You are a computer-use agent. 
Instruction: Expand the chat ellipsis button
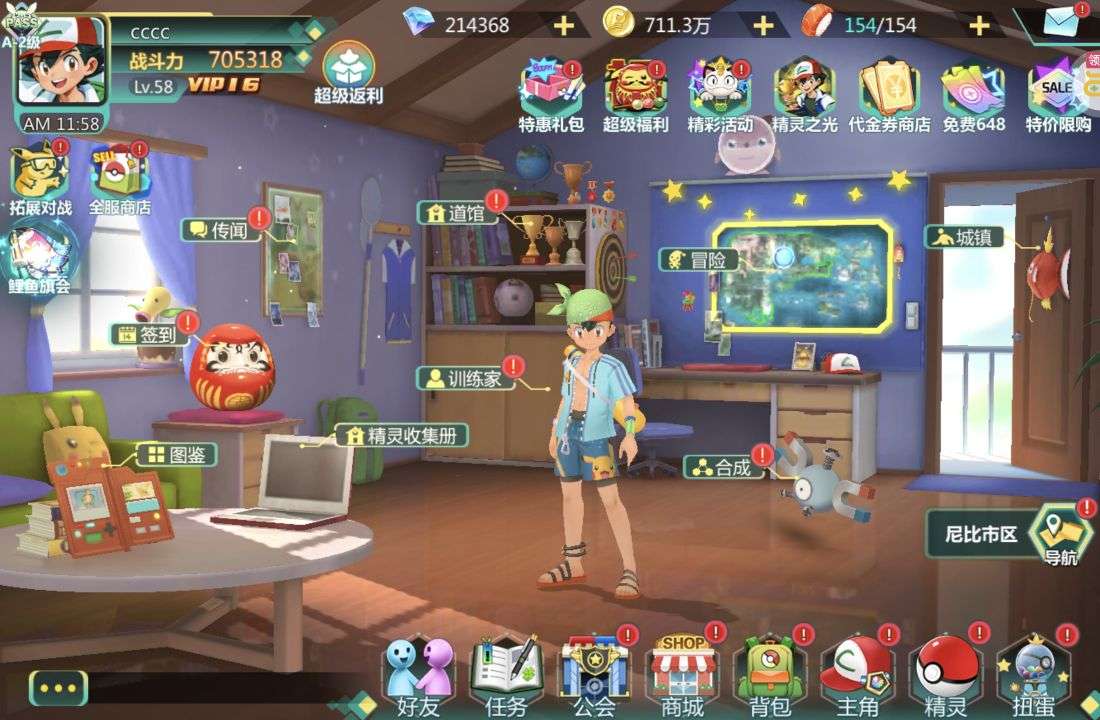pyautogui.click(x=58, y=688)
